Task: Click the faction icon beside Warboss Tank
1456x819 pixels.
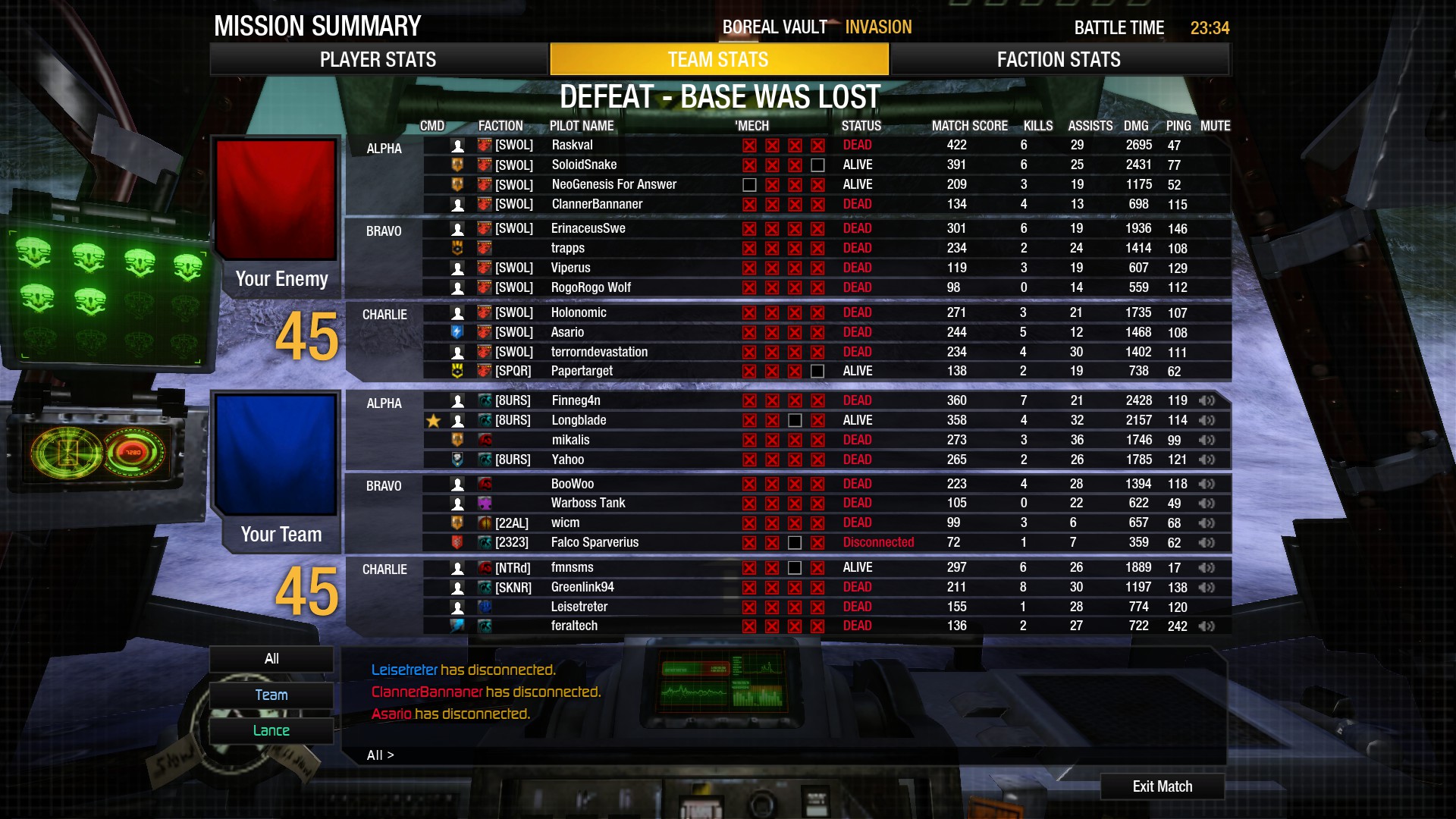Action: point(485,502)
